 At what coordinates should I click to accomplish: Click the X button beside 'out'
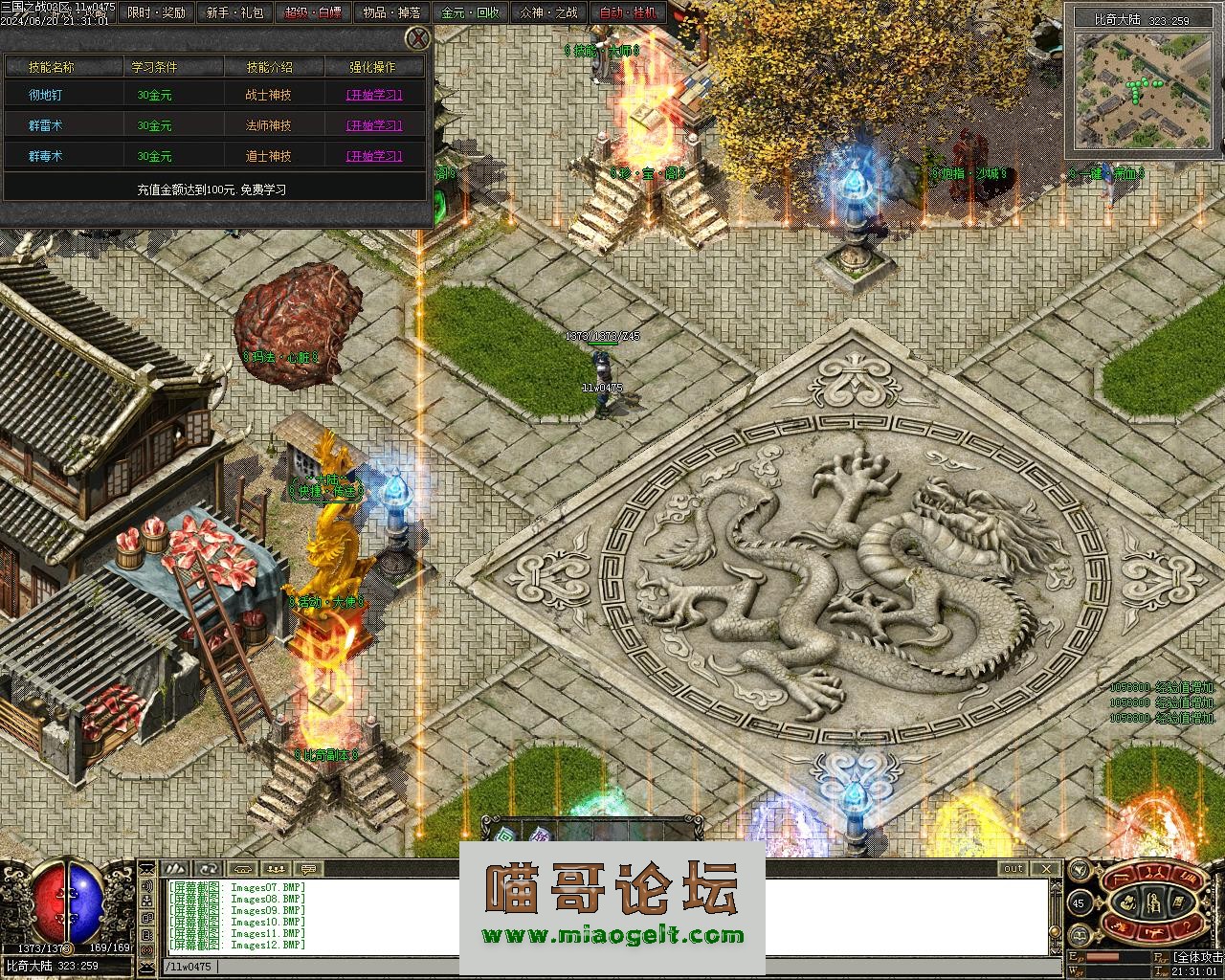pos(1046,869)
